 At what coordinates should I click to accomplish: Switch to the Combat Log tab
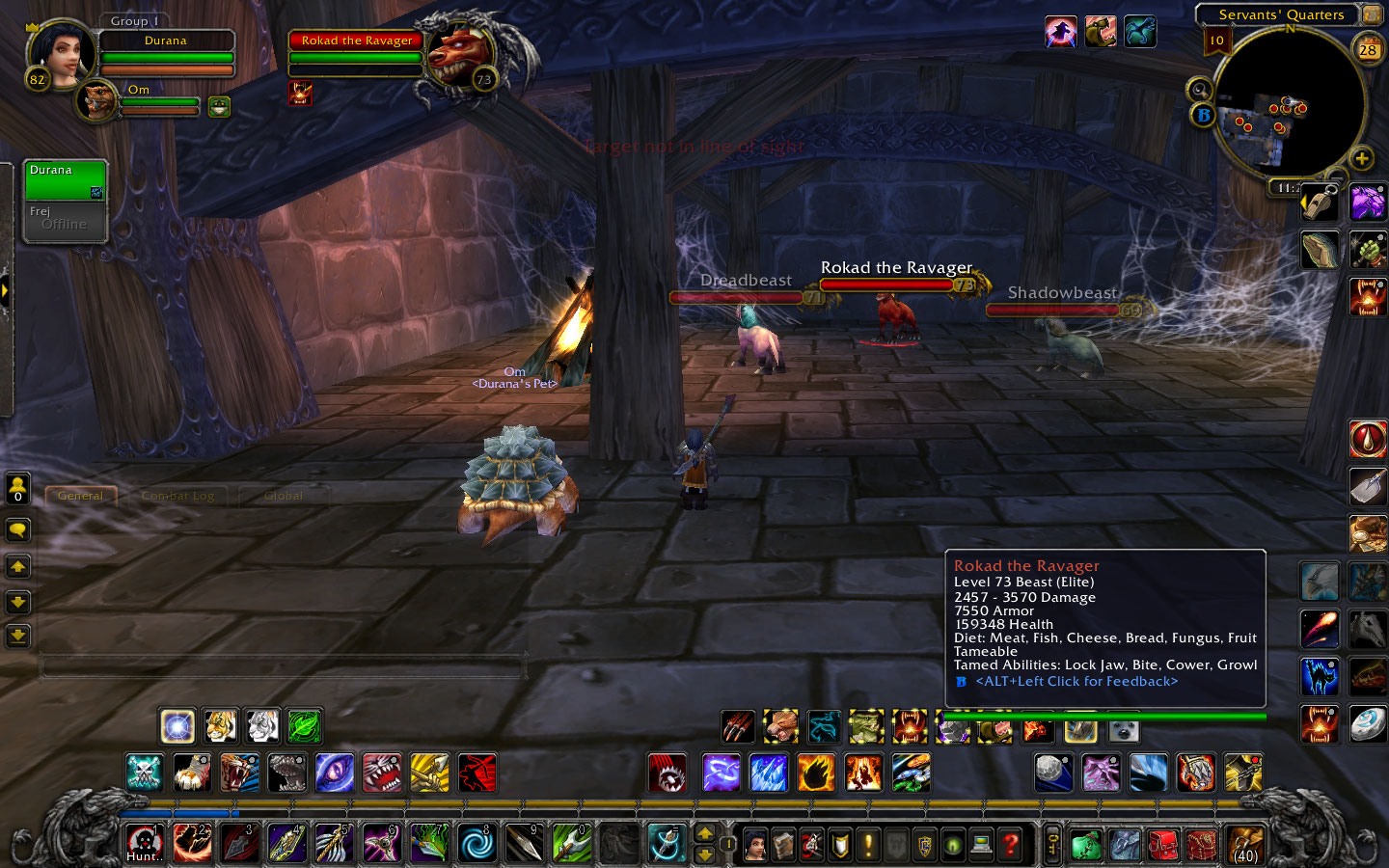coord(178,496)
